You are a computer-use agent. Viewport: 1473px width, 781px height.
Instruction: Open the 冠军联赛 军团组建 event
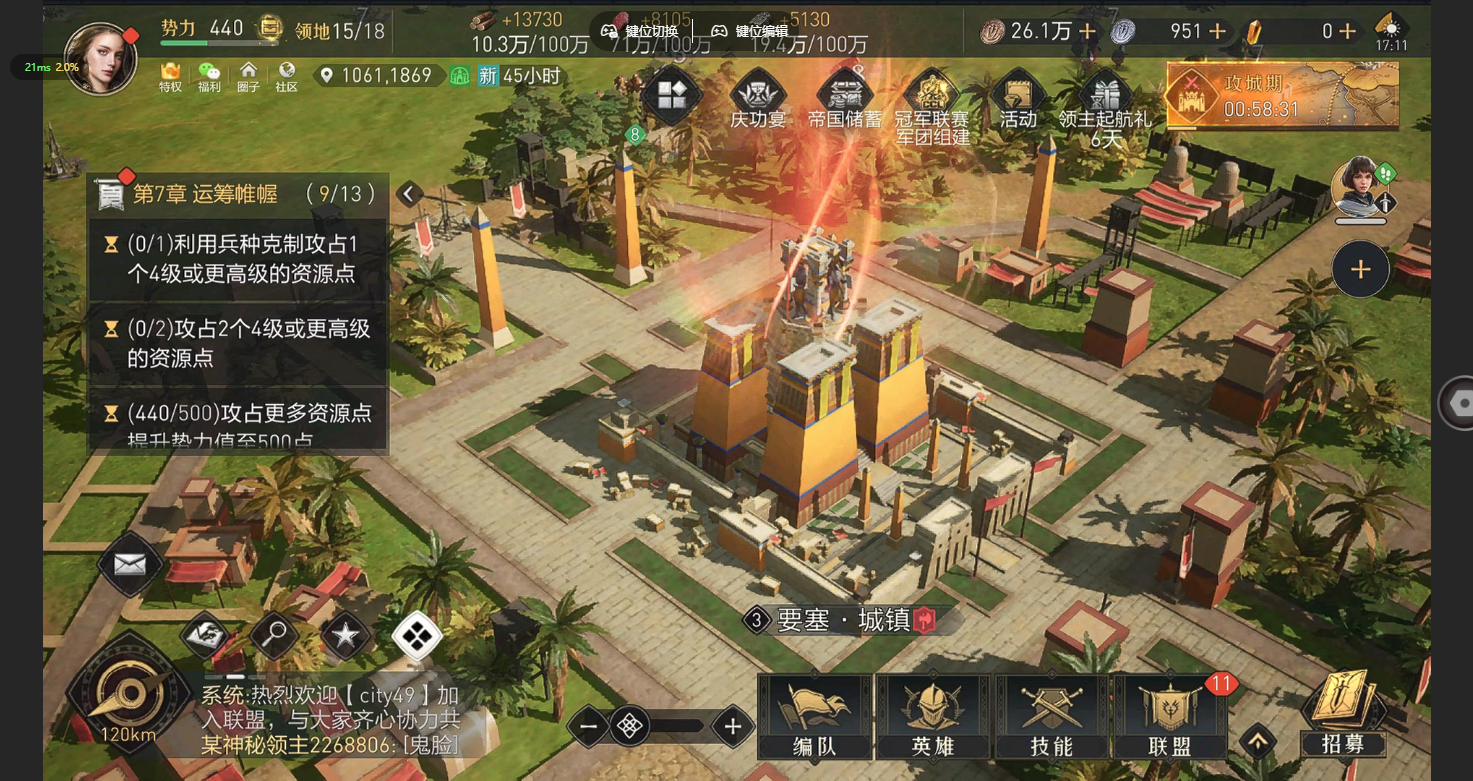click(x=932, y=105)
